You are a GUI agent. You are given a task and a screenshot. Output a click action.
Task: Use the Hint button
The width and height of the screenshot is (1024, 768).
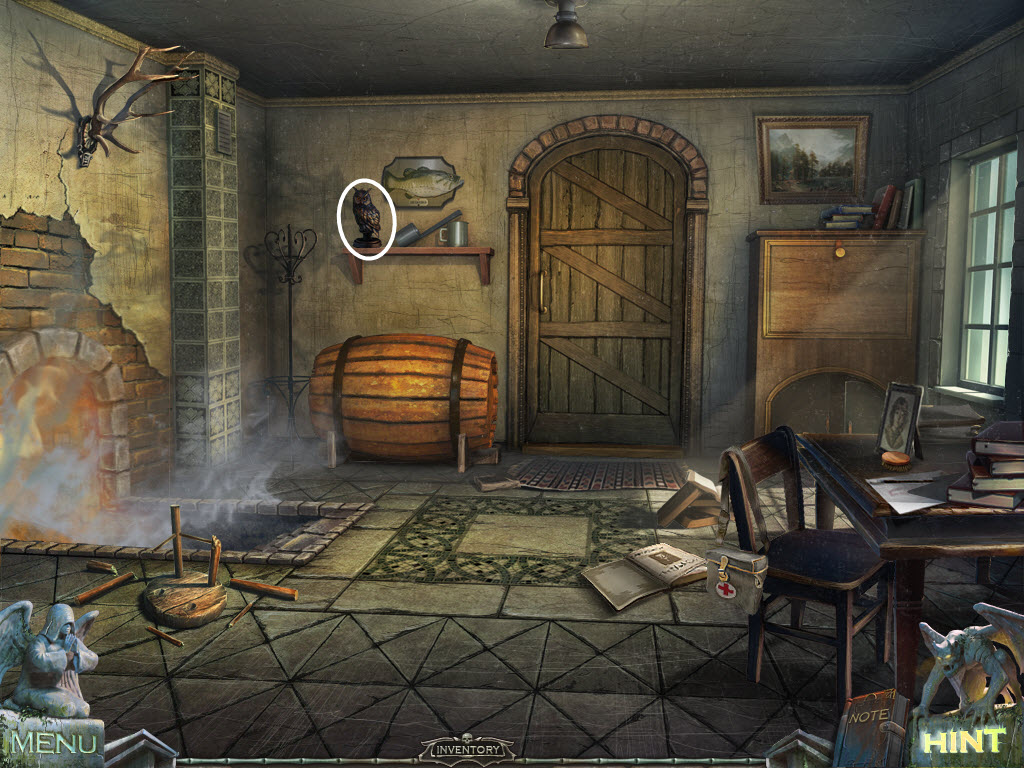tap(963, 741)
